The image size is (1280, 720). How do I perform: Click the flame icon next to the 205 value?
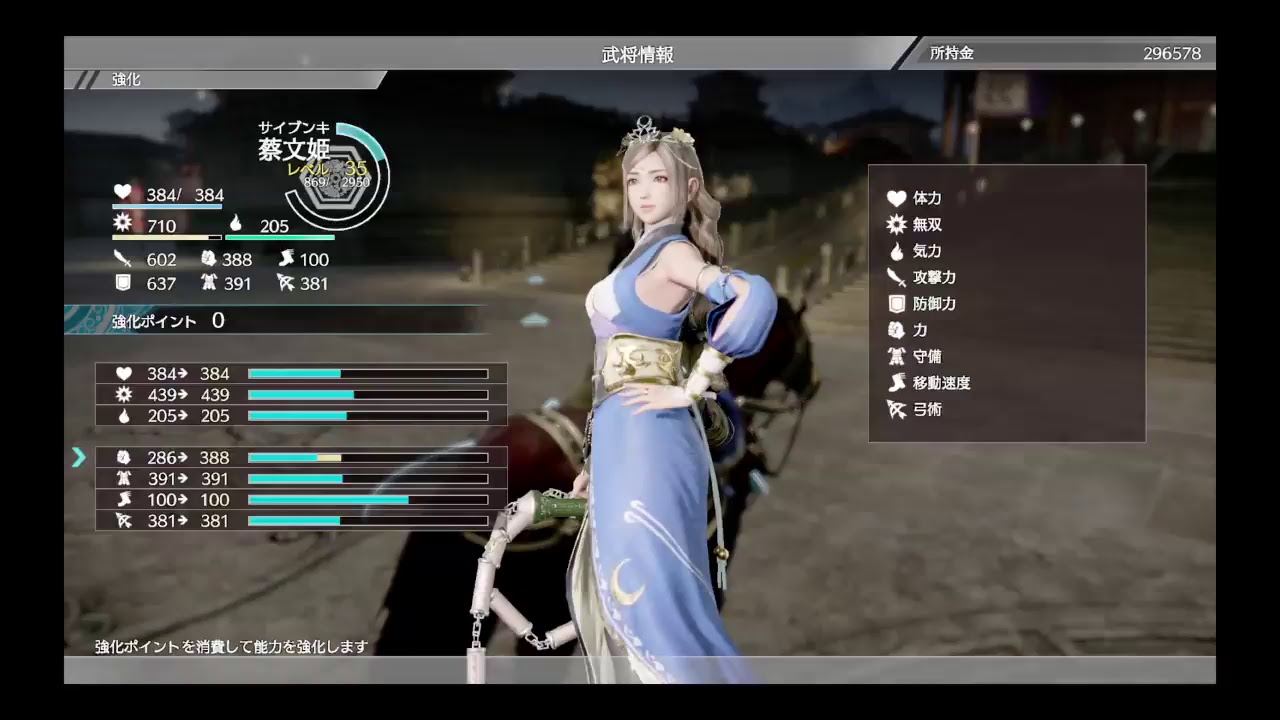point(234,224)
